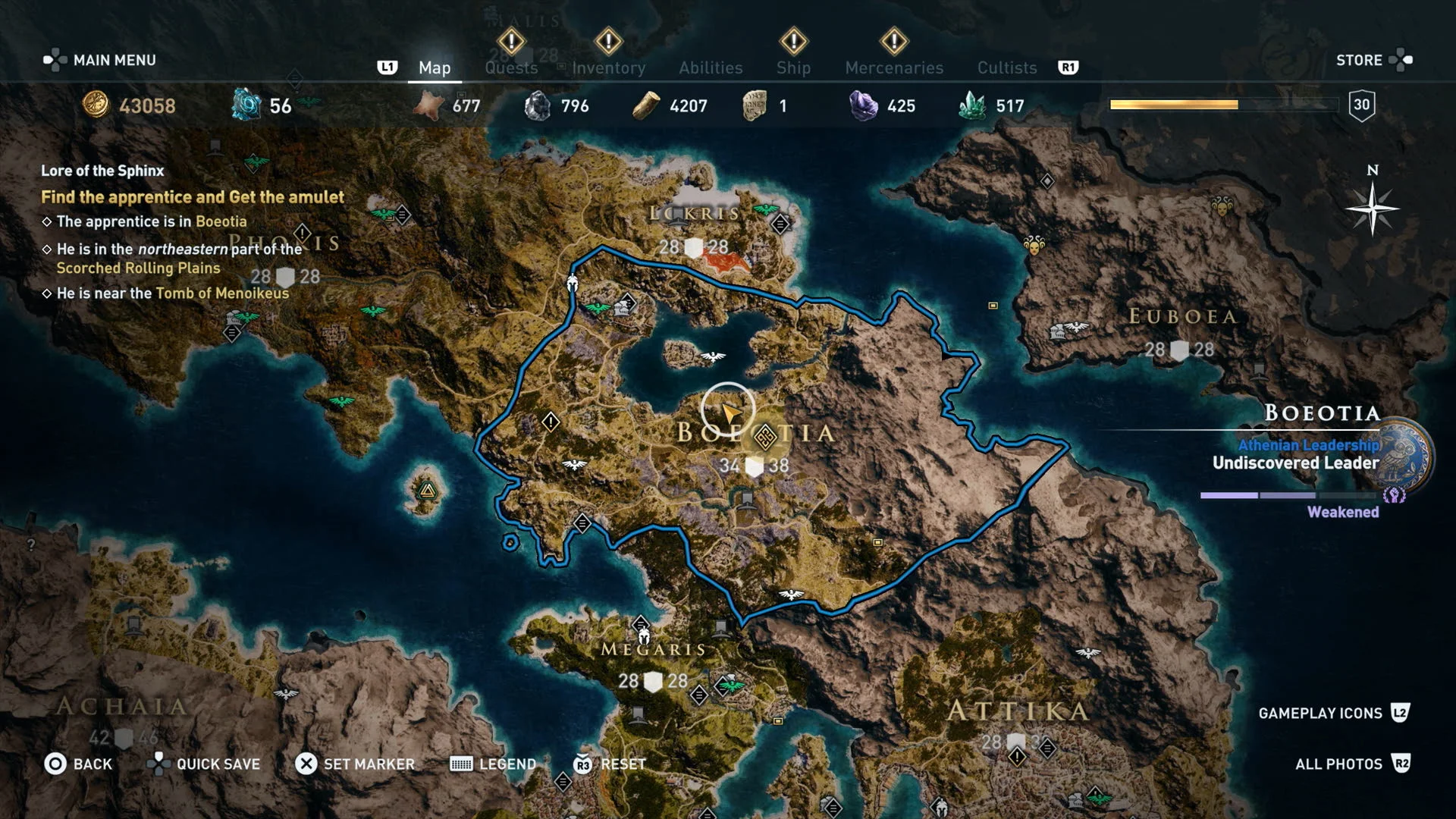Select the Inventory tab

pyautogui.click(x=609, y=67)
